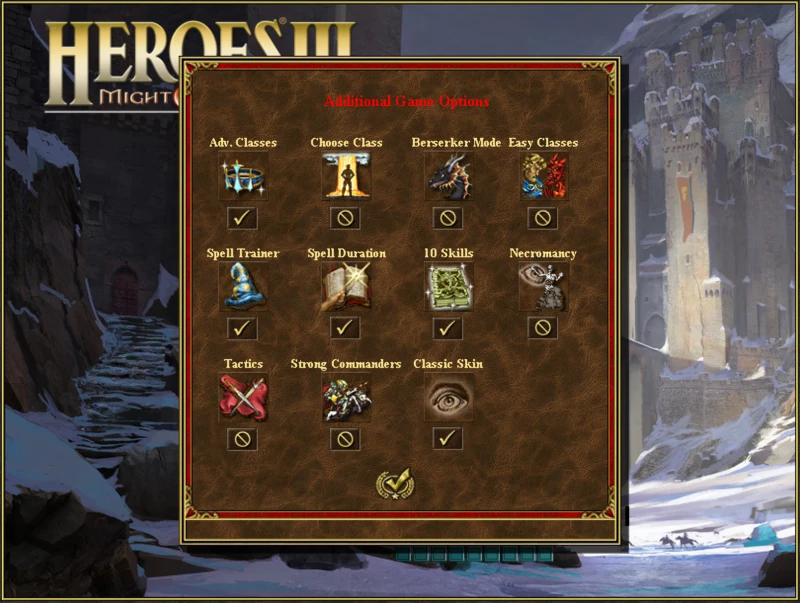This screenshot has width=800, height=603.
Task: Click the Tactics crossed swords icon
Action: click(x=243, y=398)
